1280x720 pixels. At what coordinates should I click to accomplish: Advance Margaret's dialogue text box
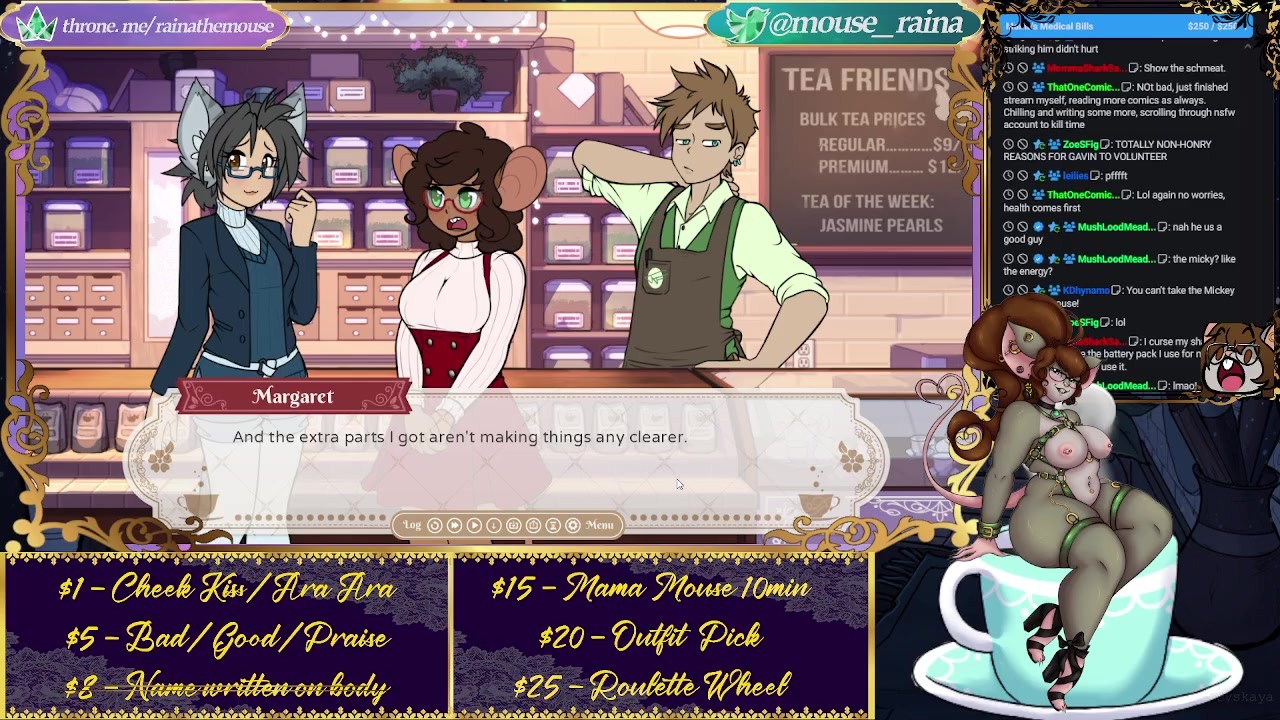(505, 455)
